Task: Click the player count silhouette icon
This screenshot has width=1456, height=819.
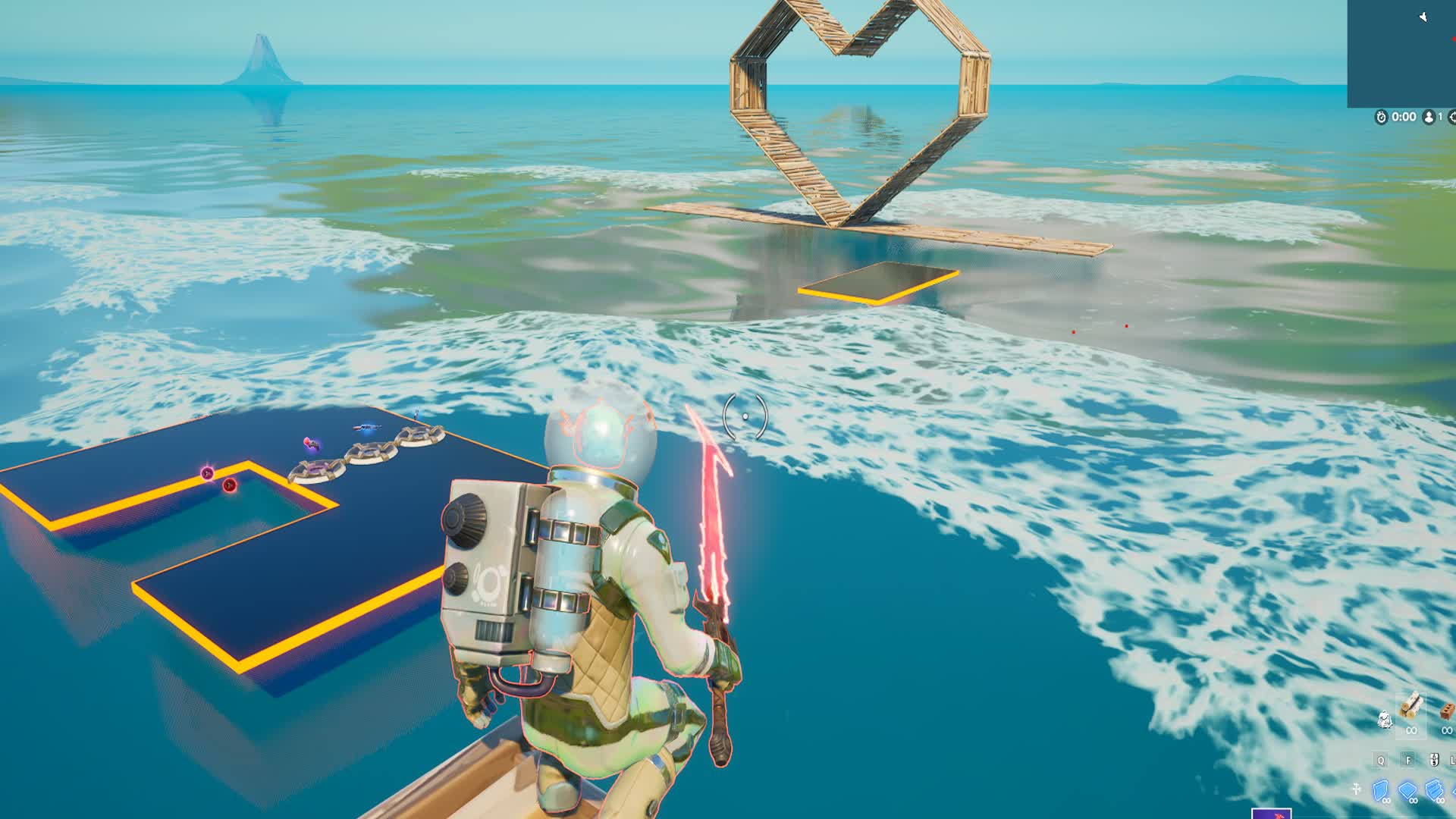Action: point(1429,116)
